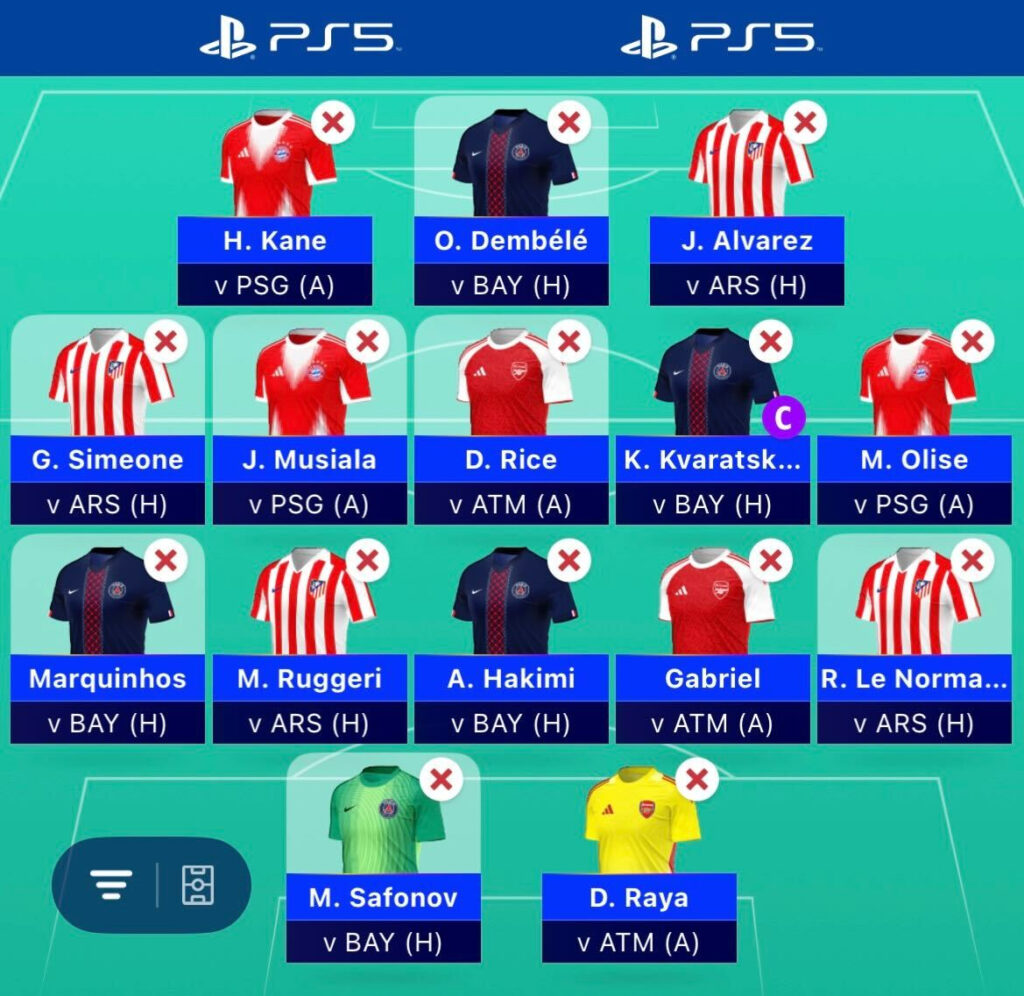Select the K. Kvaratskhelia name label
Image resolution: width=1024 pixels, height=996 pixels.
point(712,459)
